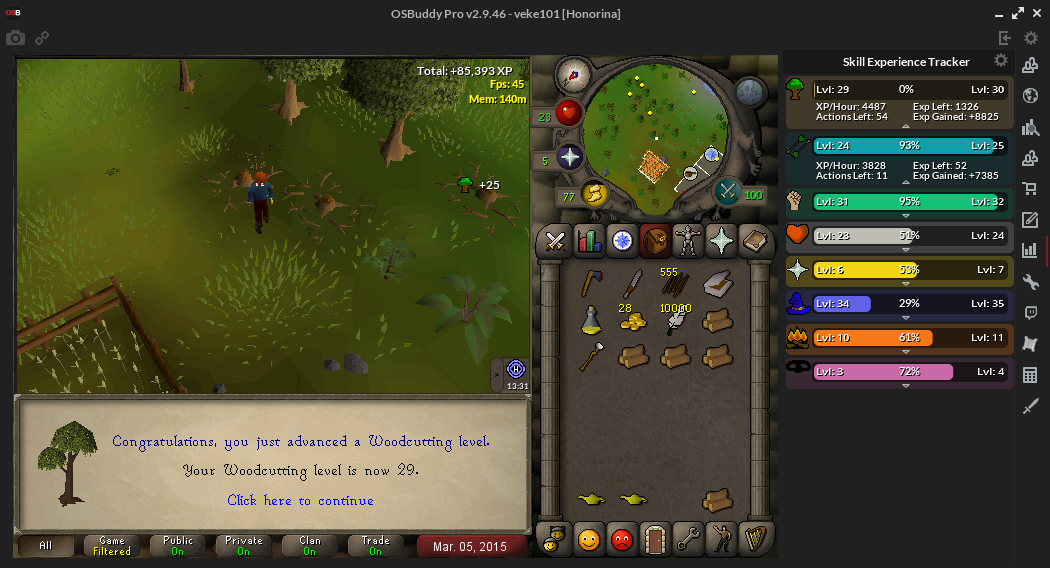This screenshot has width=1050, height=568.
Task: Select the coins stack in inventory
Action: [632, 320]
